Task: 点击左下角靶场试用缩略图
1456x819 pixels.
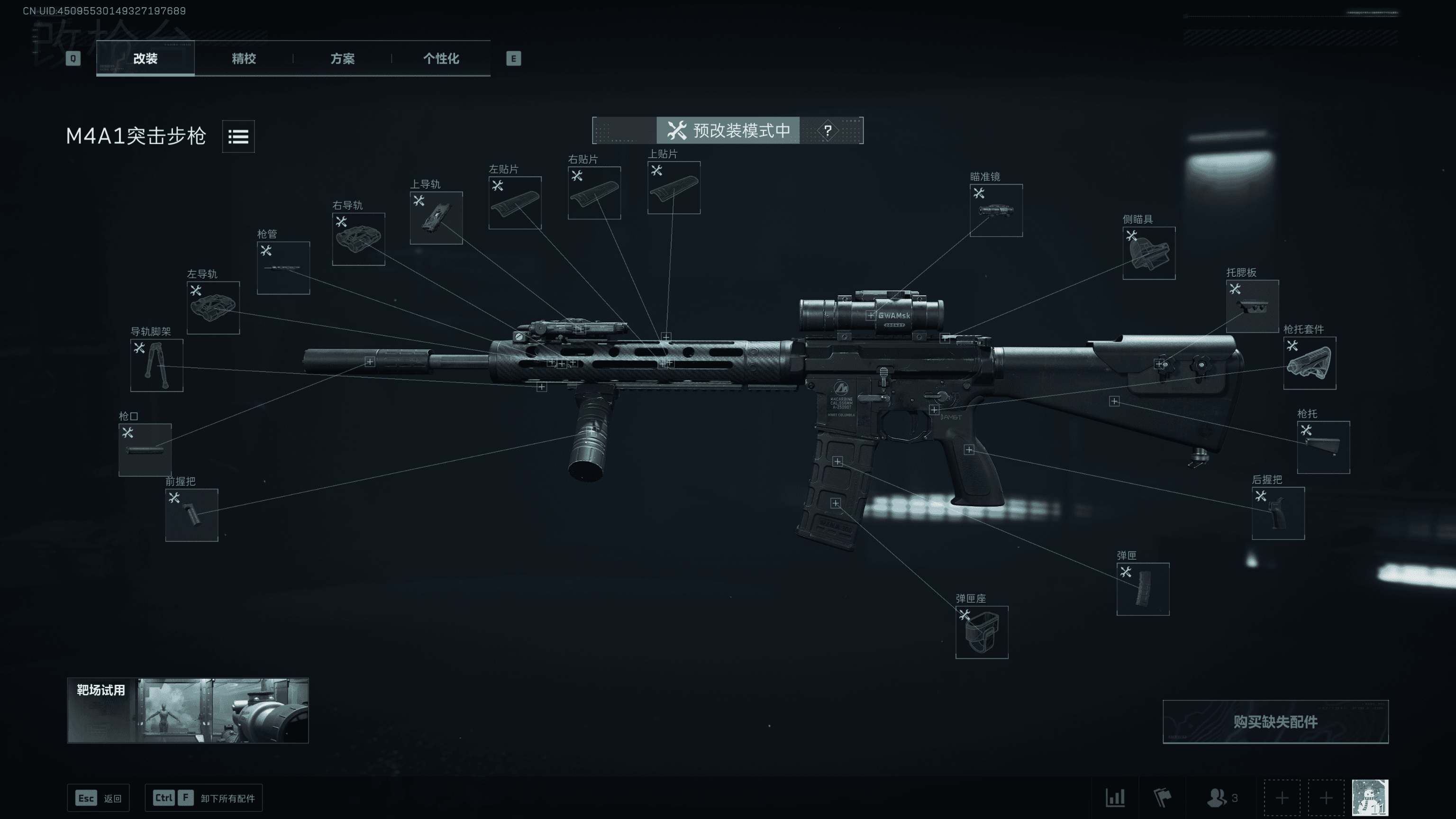Action: [188, 711]
